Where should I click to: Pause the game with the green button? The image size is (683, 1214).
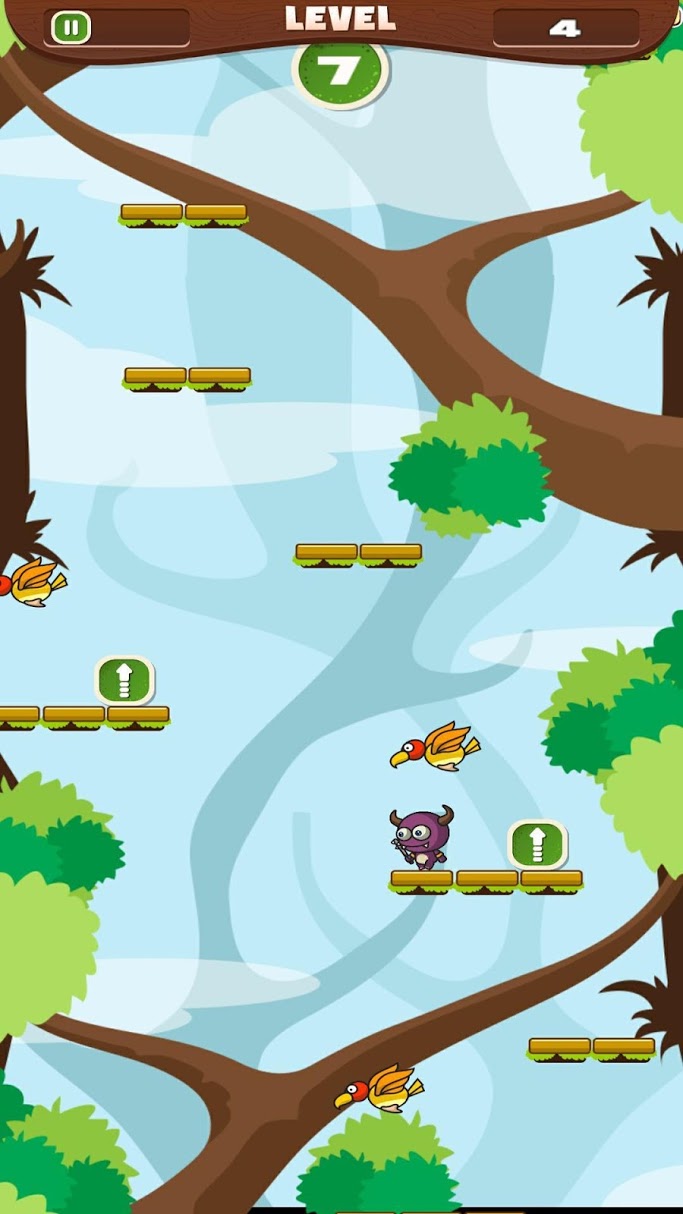point(70,27)
